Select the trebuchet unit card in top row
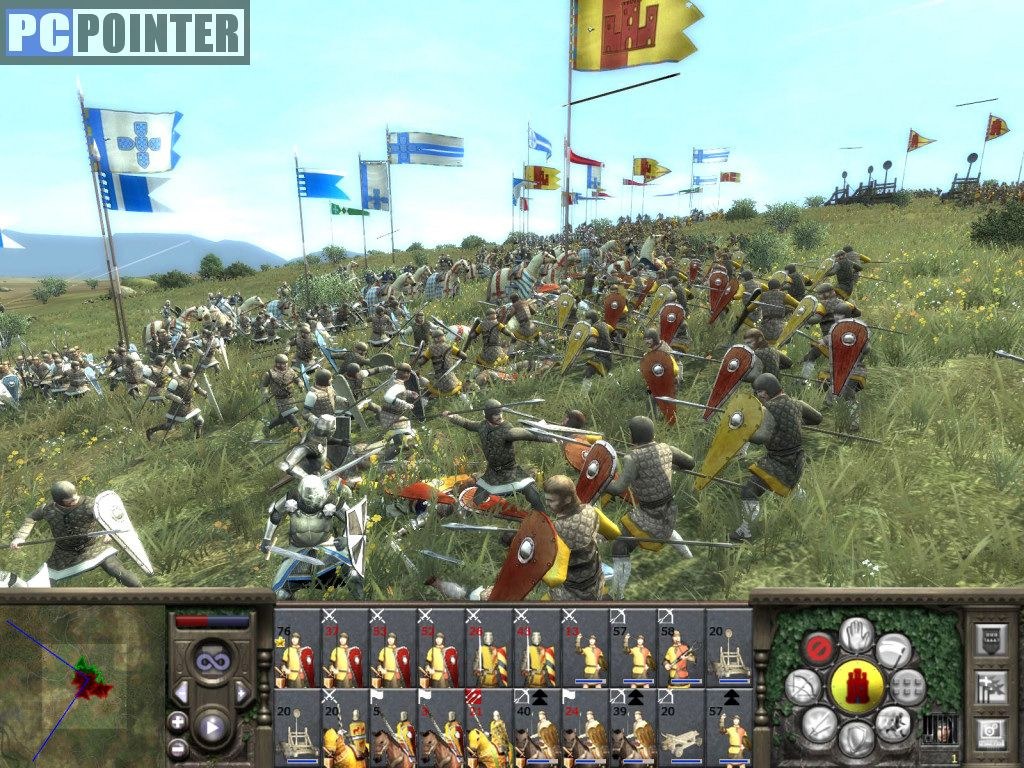This screenshot has height=768, width=1024. point(729,648)
